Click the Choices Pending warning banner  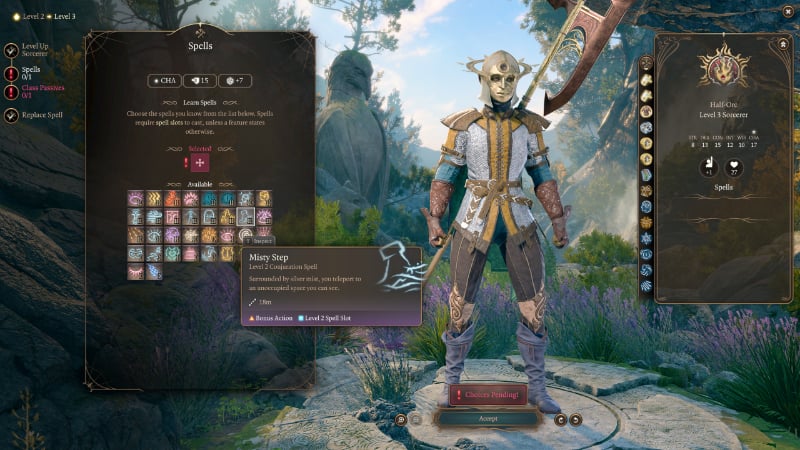(x=488, y=395)
